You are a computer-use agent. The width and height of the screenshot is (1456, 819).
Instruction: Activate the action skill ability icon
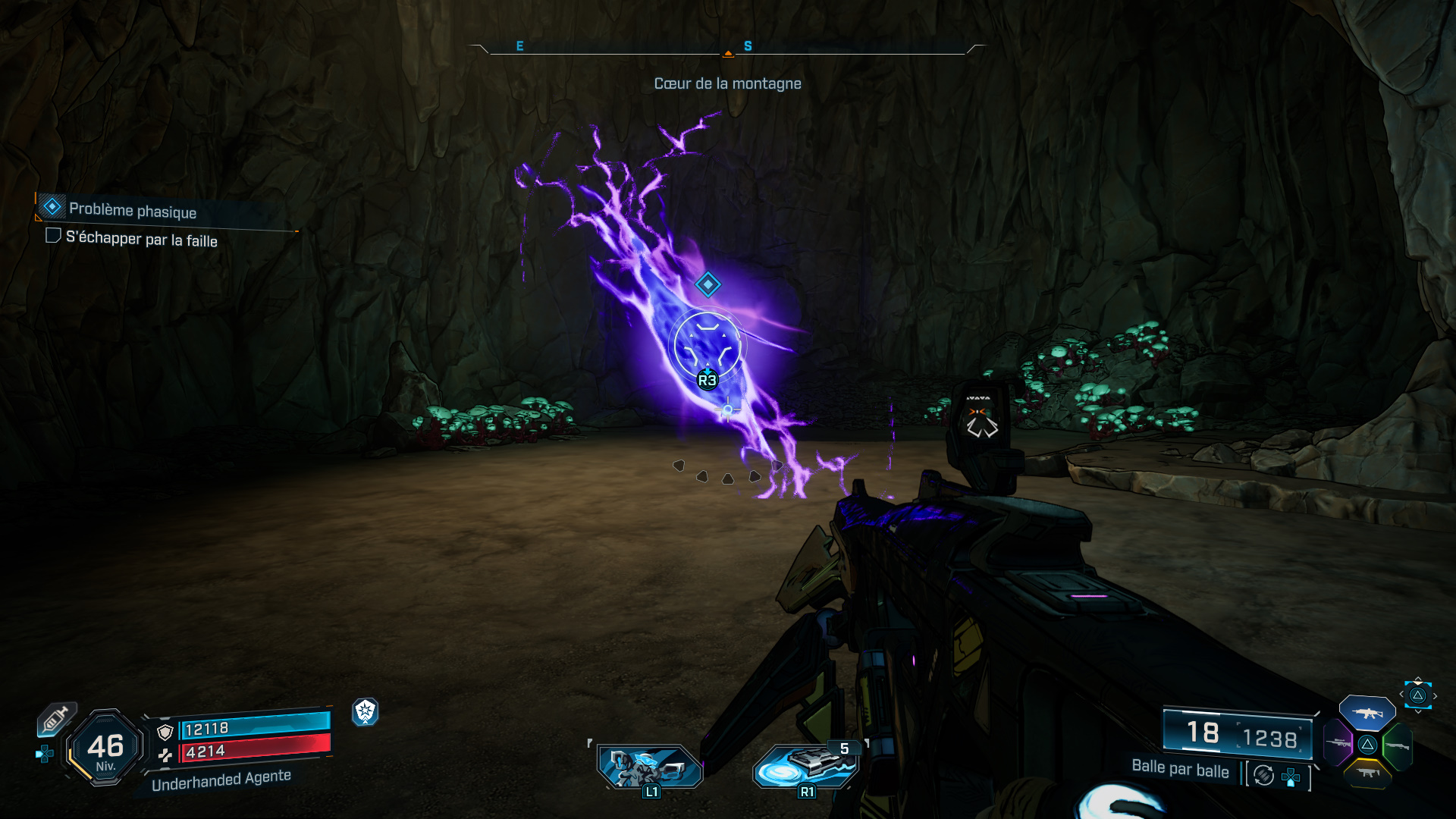[650, 766]
